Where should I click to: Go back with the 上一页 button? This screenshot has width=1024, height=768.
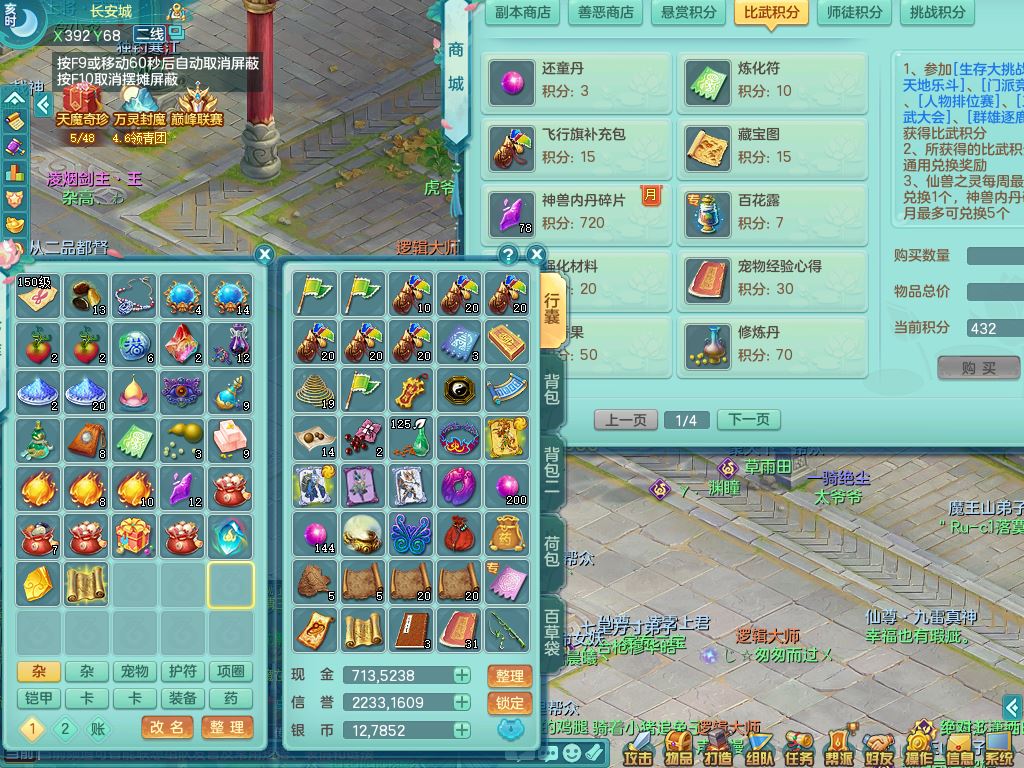click(625, 420)
